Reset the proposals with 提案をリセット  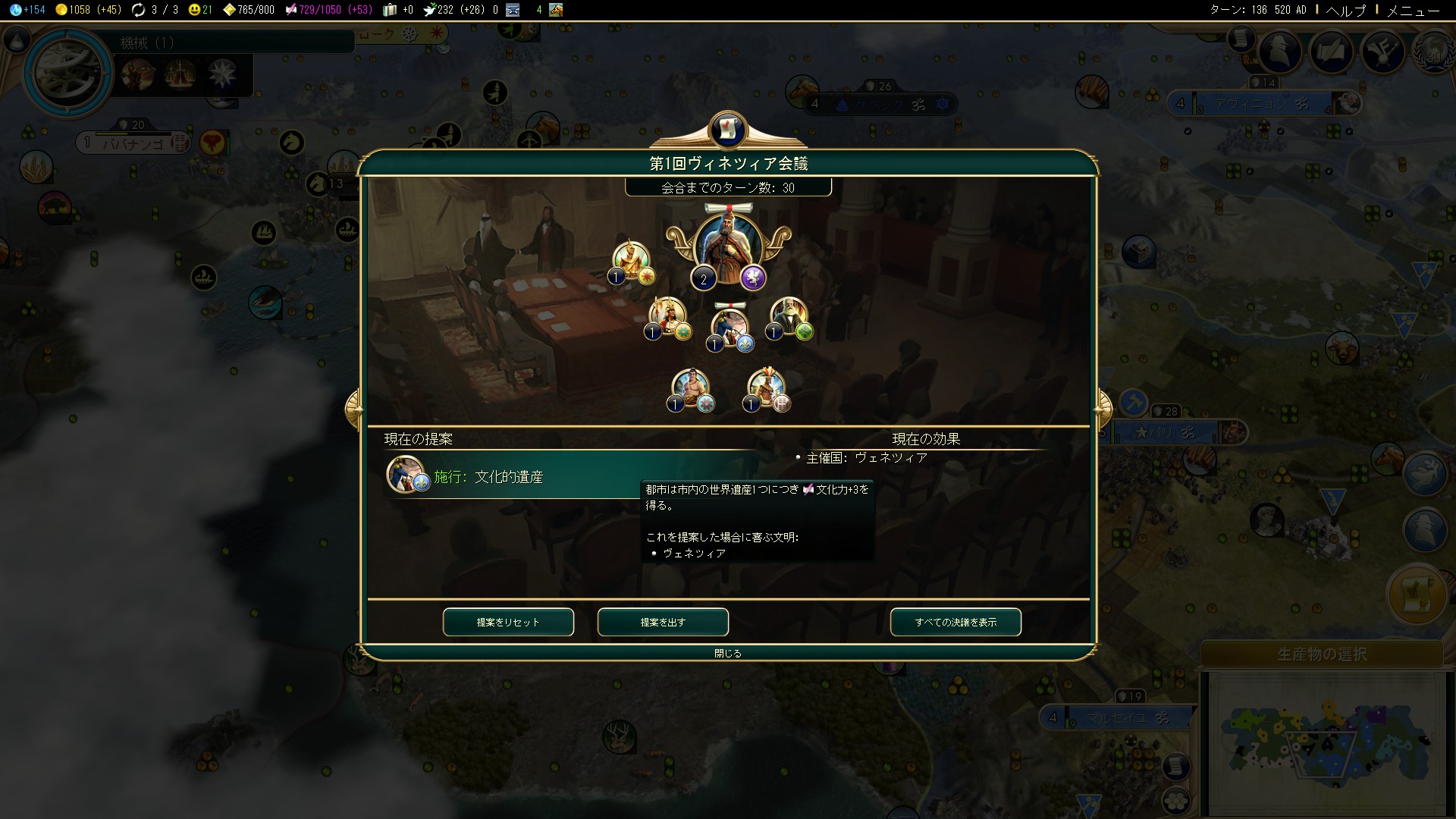[508, 622]
